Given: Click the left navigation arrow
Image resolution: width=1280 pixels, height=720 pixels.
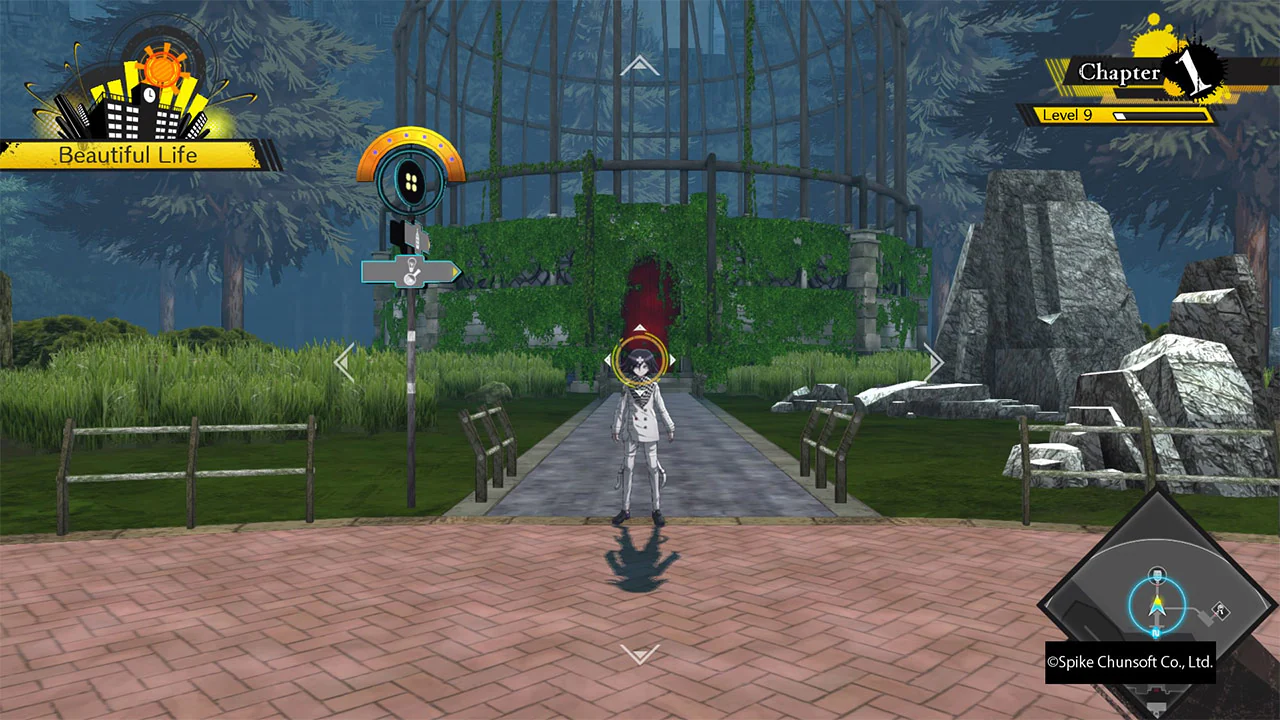Looking at the screenshot, I should tap(345, 362).
